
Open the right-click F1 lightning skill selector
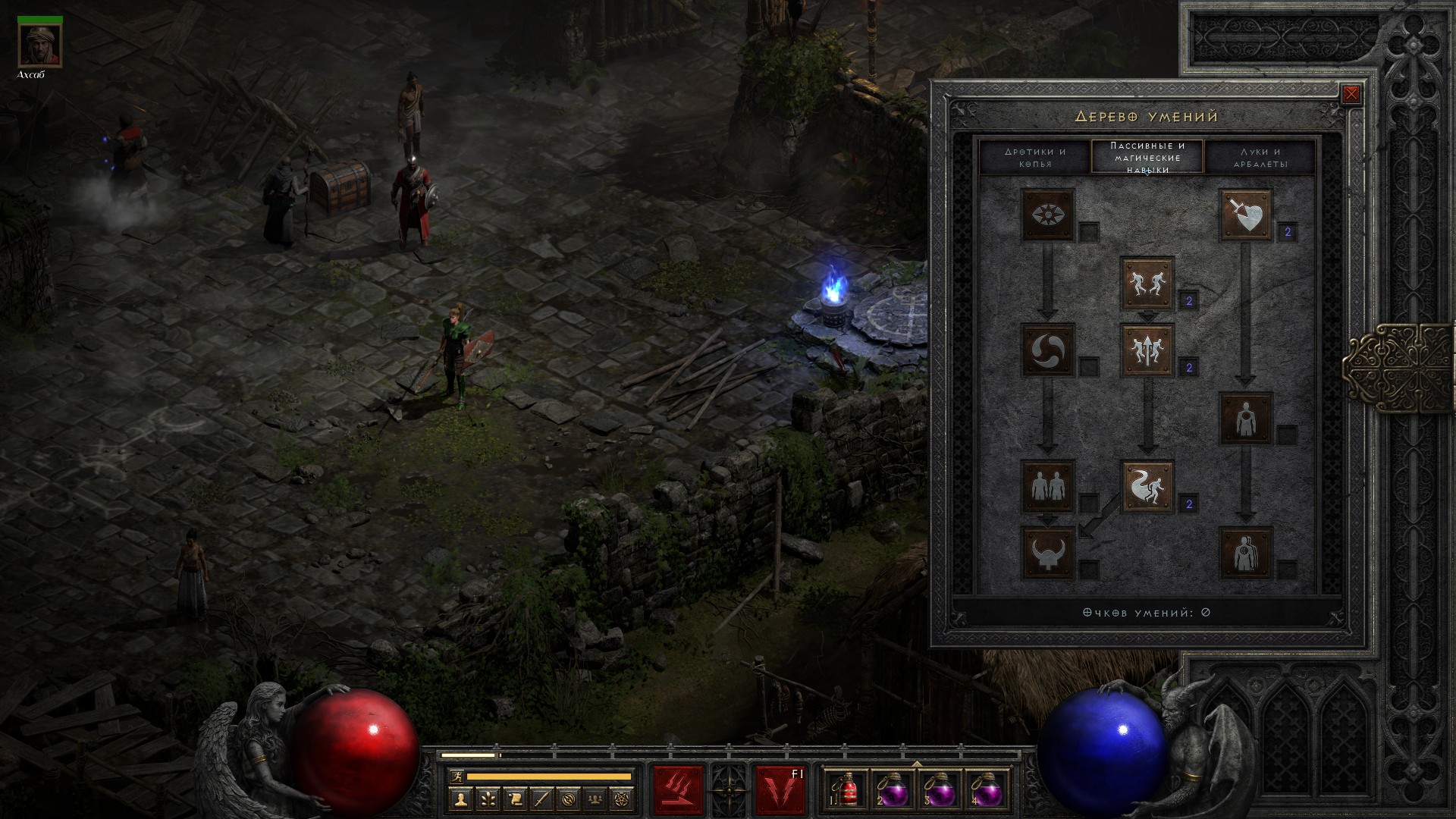780,789
